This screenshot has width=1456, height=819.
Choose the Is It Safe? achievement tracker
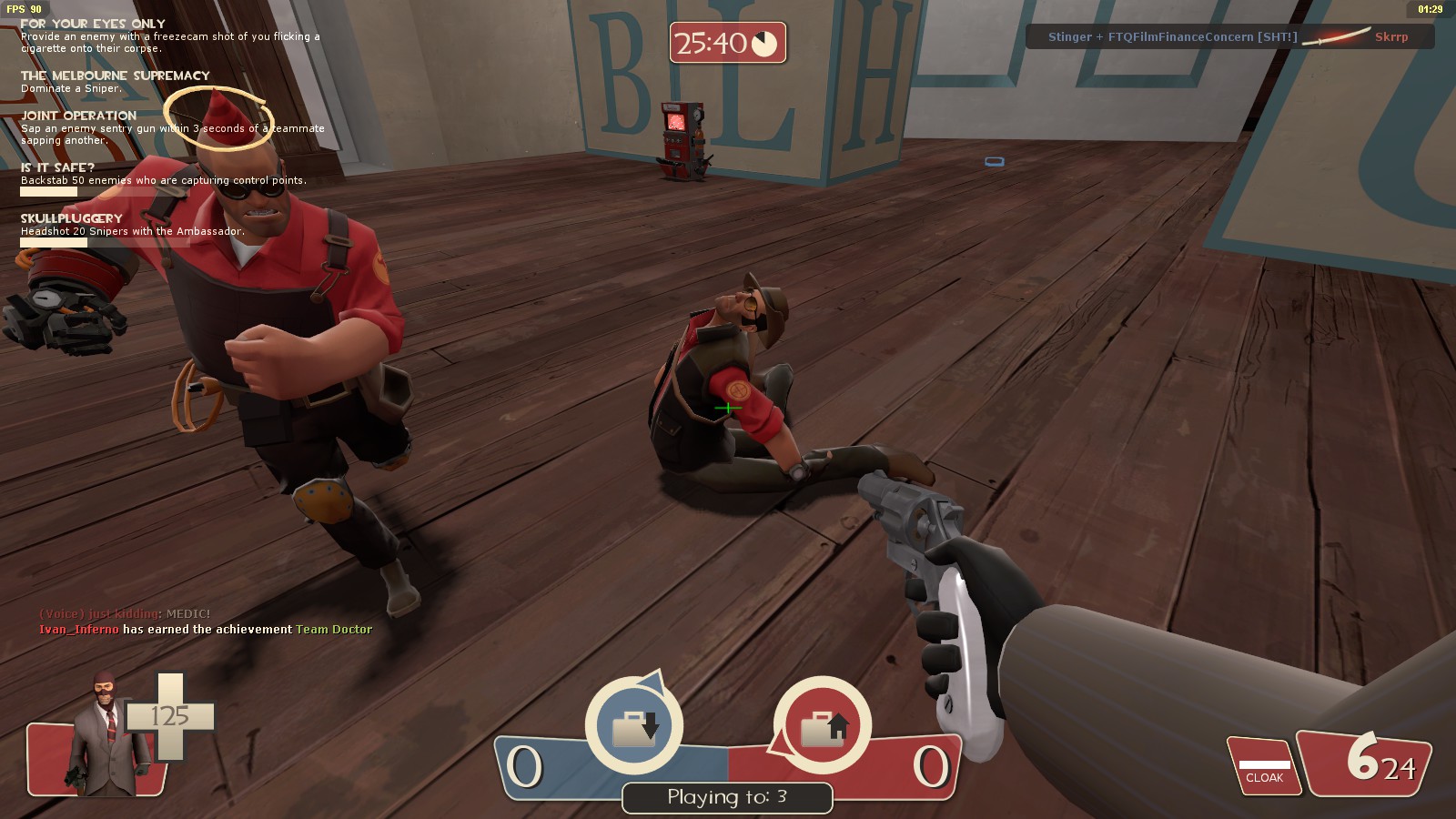[x=58, y=168]
